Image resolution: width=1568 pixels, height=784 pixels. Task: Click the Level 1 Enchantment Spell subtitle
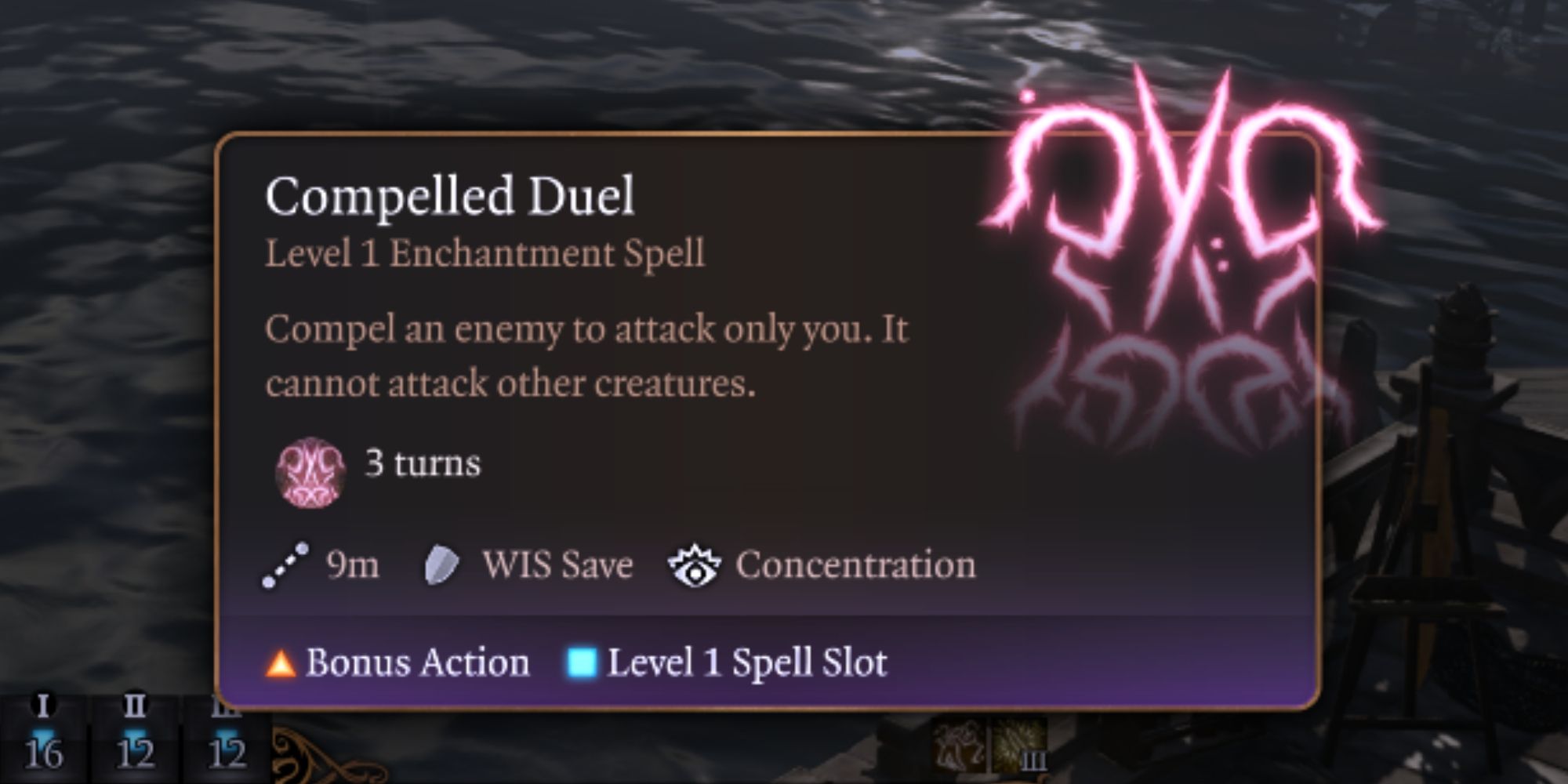click(485, 252)
